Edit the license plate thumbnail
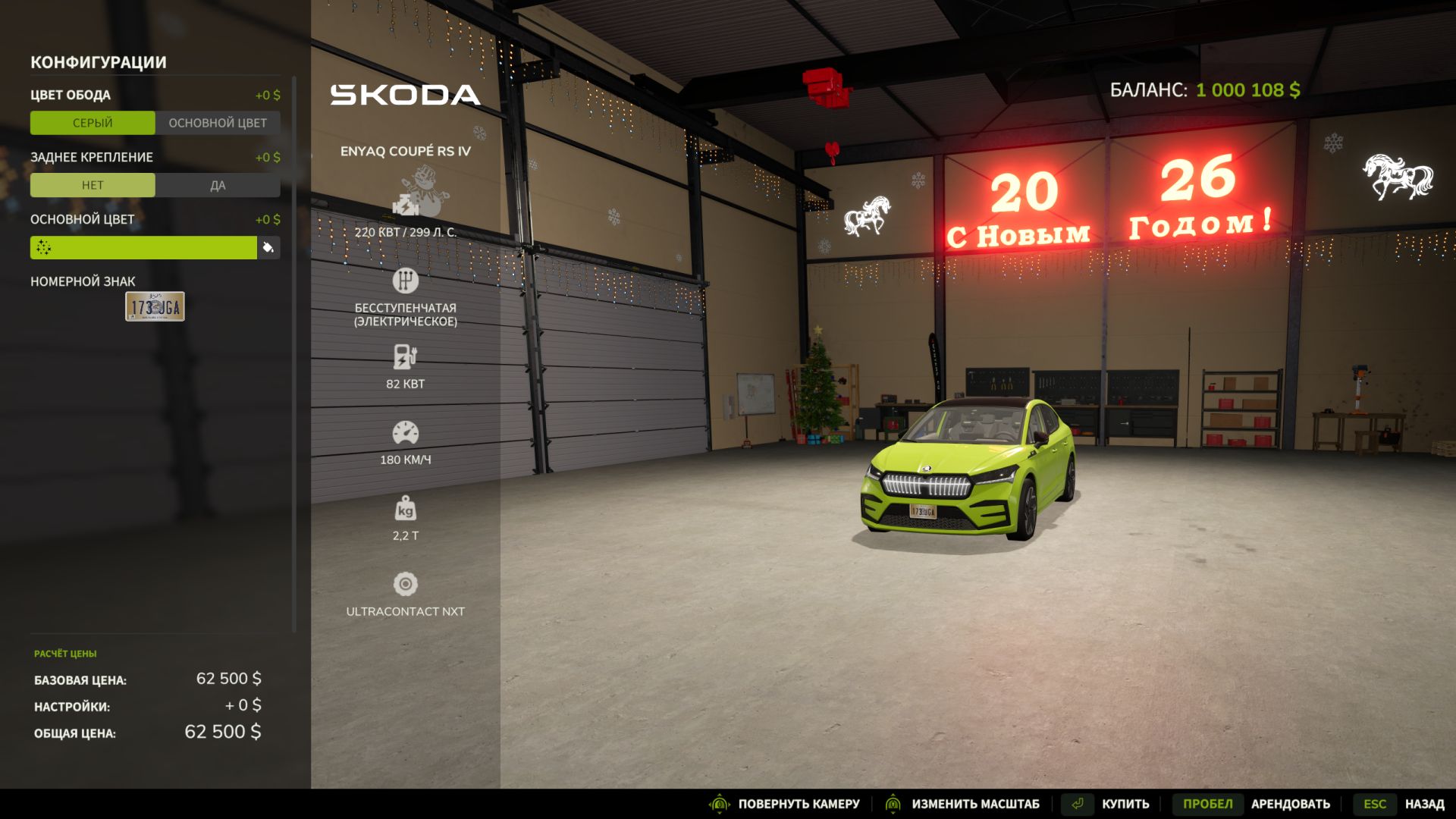This screenshot has width=1456, height=819. tap(155, 306)
